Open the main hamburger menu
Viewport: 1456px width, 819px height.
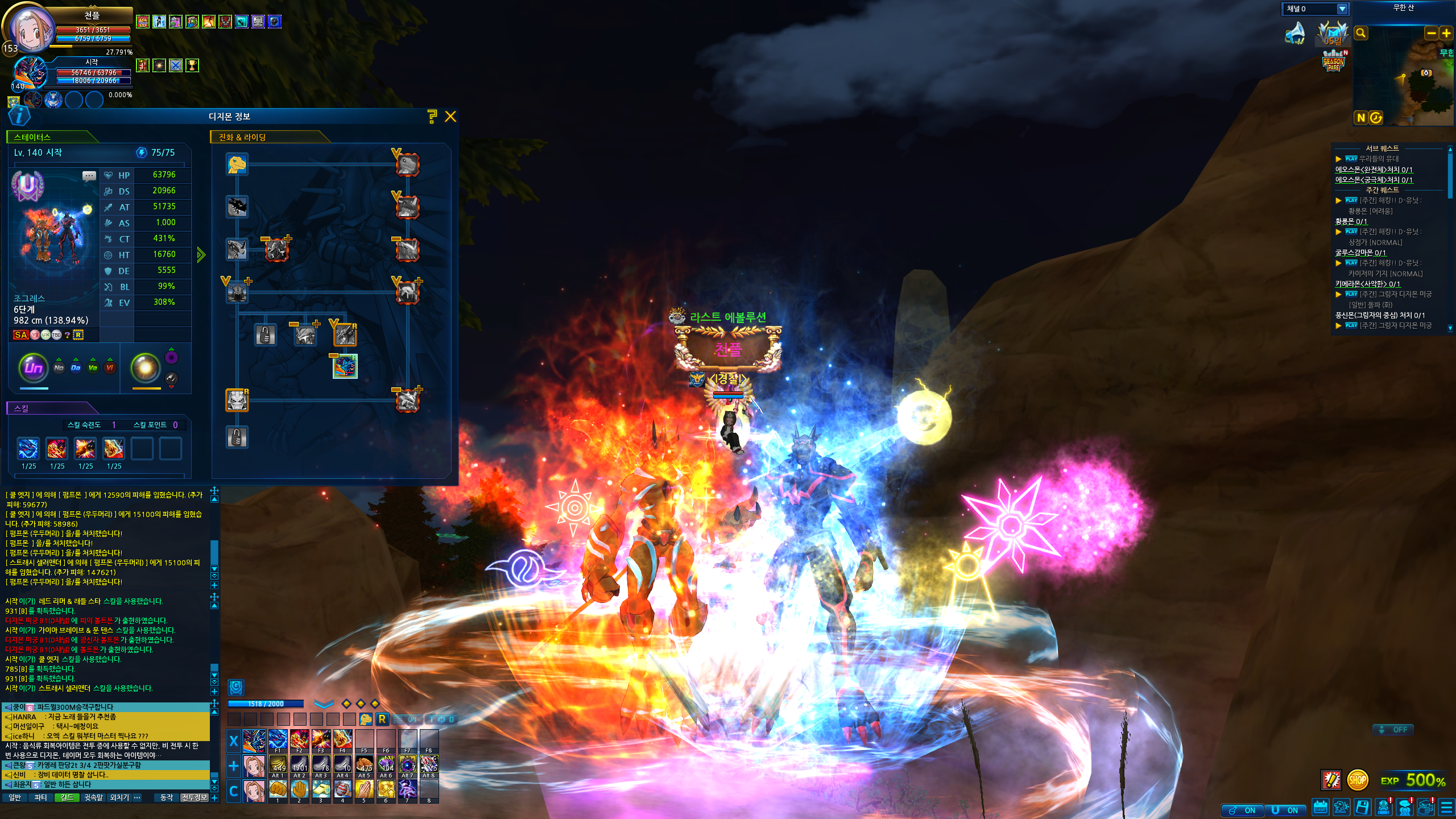point(1447,808)
